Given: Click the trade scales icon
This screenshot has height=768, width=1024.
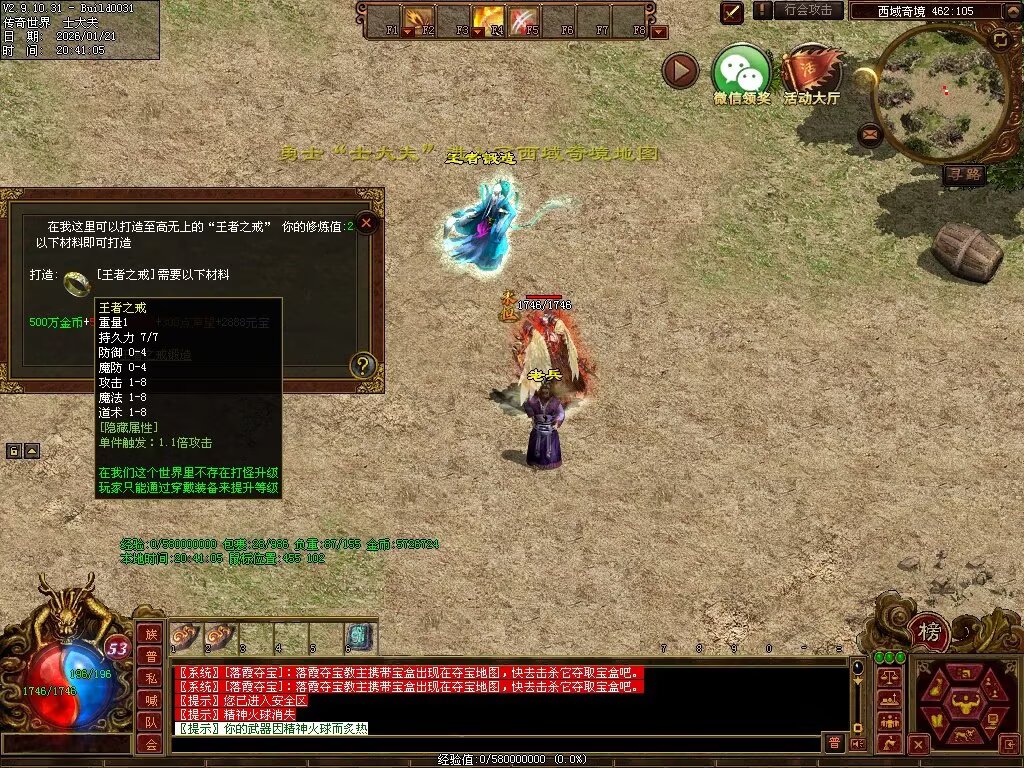Looking at the screenshot, I should coord(888,678).
